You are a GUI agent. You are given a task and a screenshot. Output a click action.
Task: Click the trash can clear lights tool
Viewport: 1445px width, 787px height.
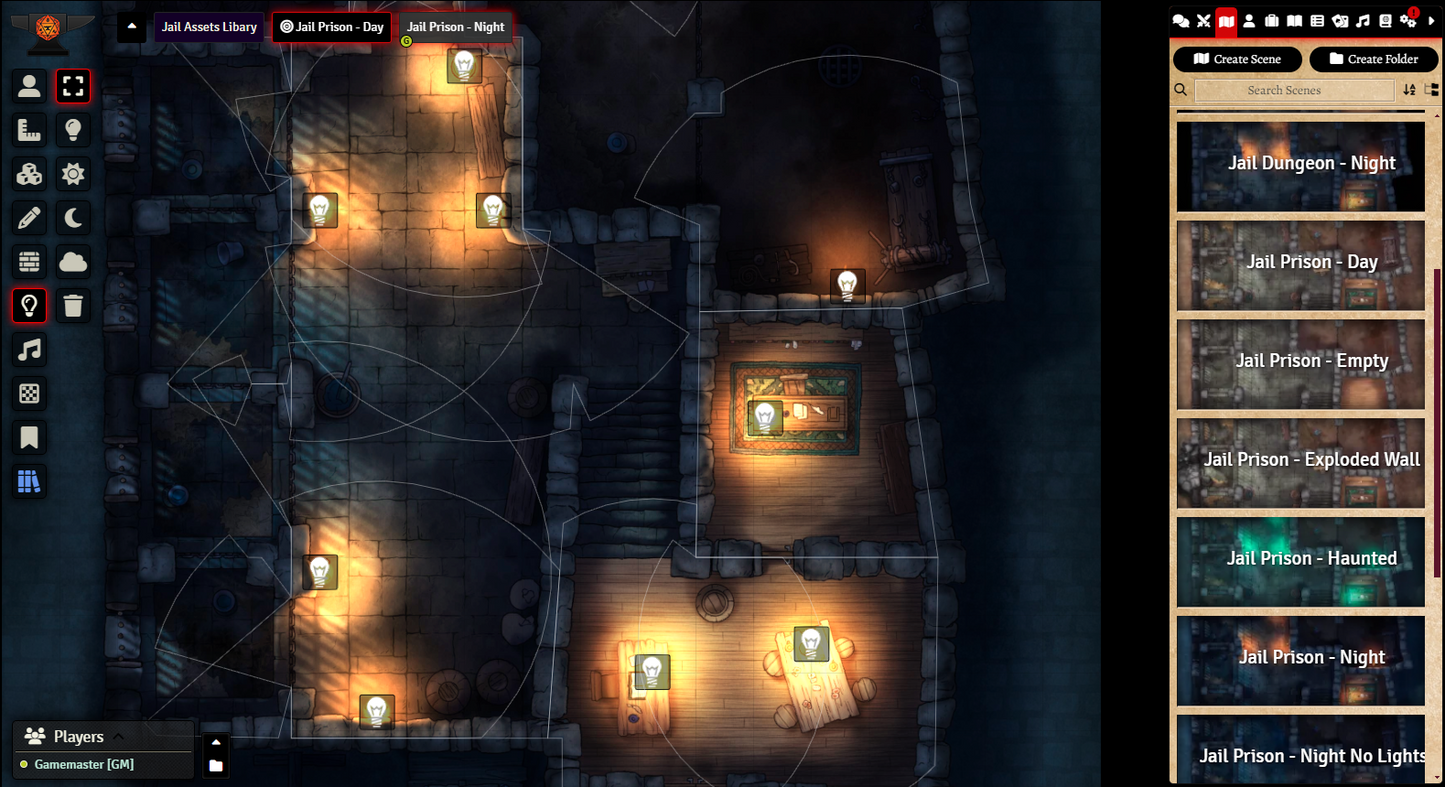tap(73, 306)
